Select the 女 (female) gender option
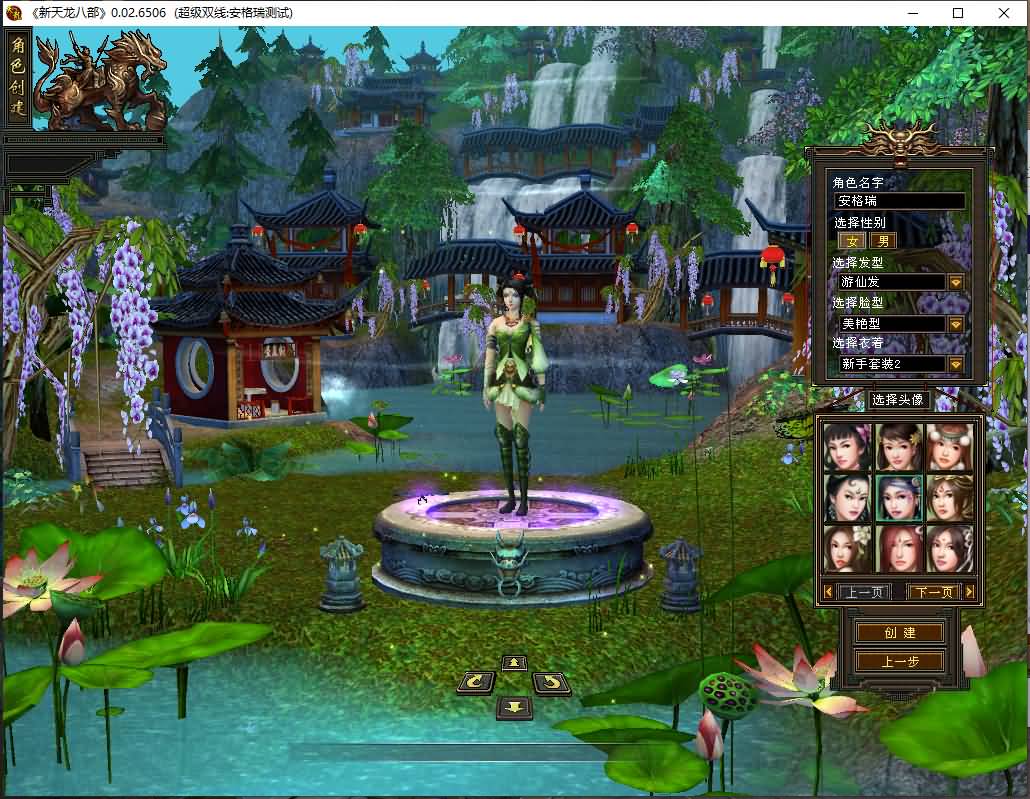1030x799 pixels. (852, 241)
